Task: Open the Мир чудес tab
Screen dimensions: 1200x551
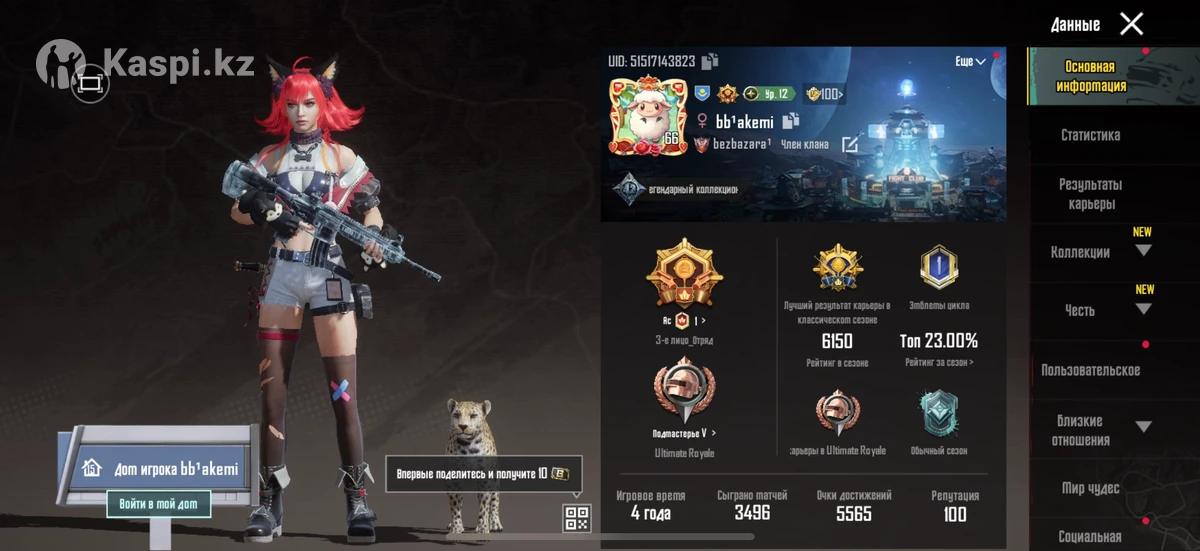Action: click(1090, 488)
